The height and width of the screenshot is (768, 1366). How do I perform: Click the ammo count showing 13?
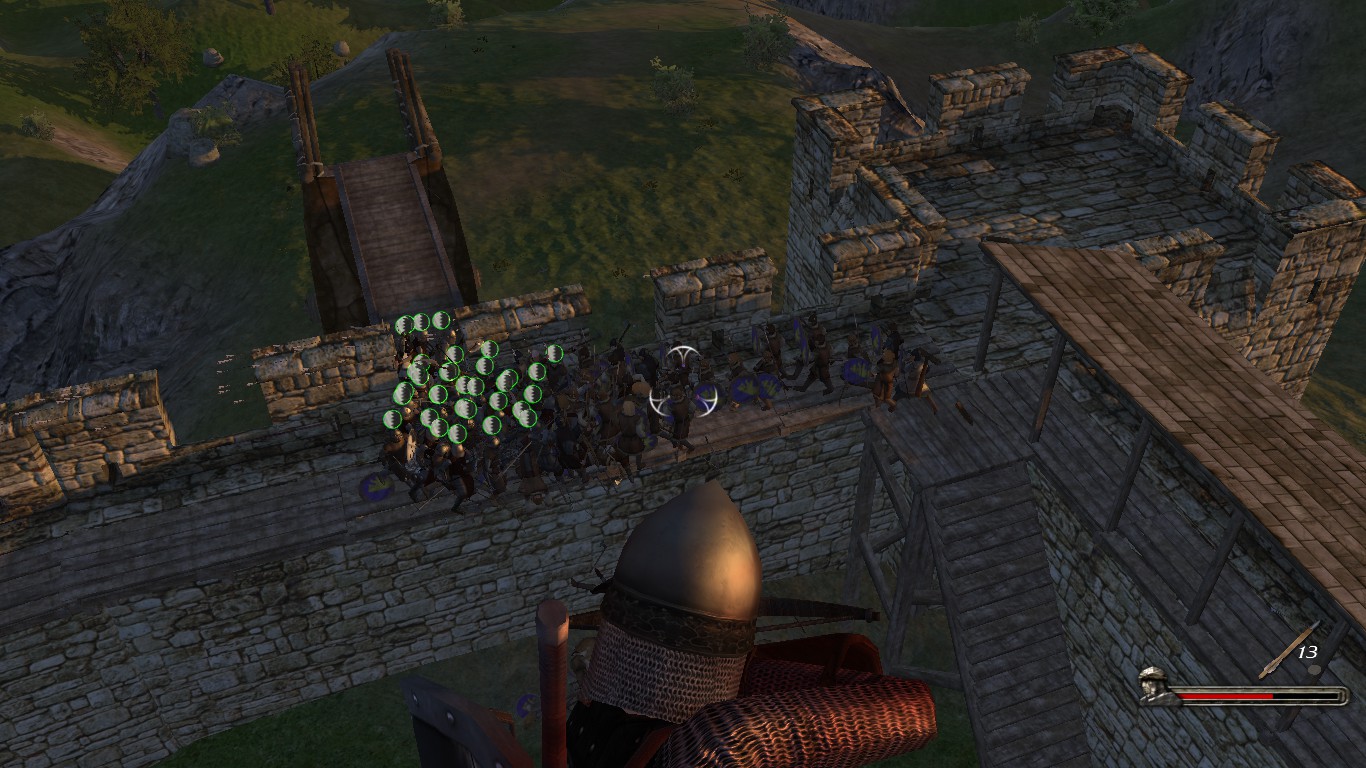pos(1308,652)
